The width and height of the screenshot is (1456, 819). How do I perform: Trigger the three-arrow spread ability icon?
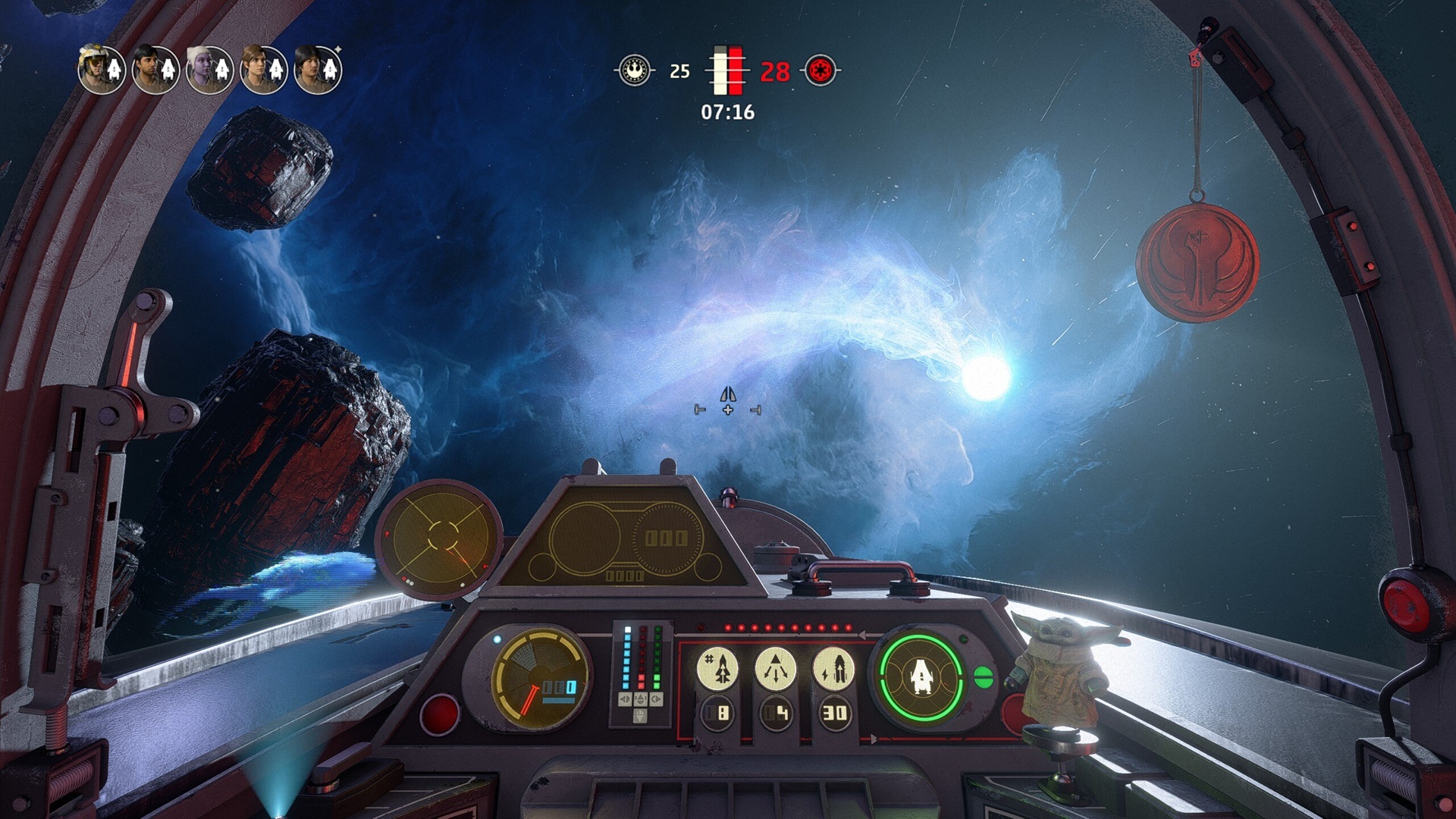(775, 668)
